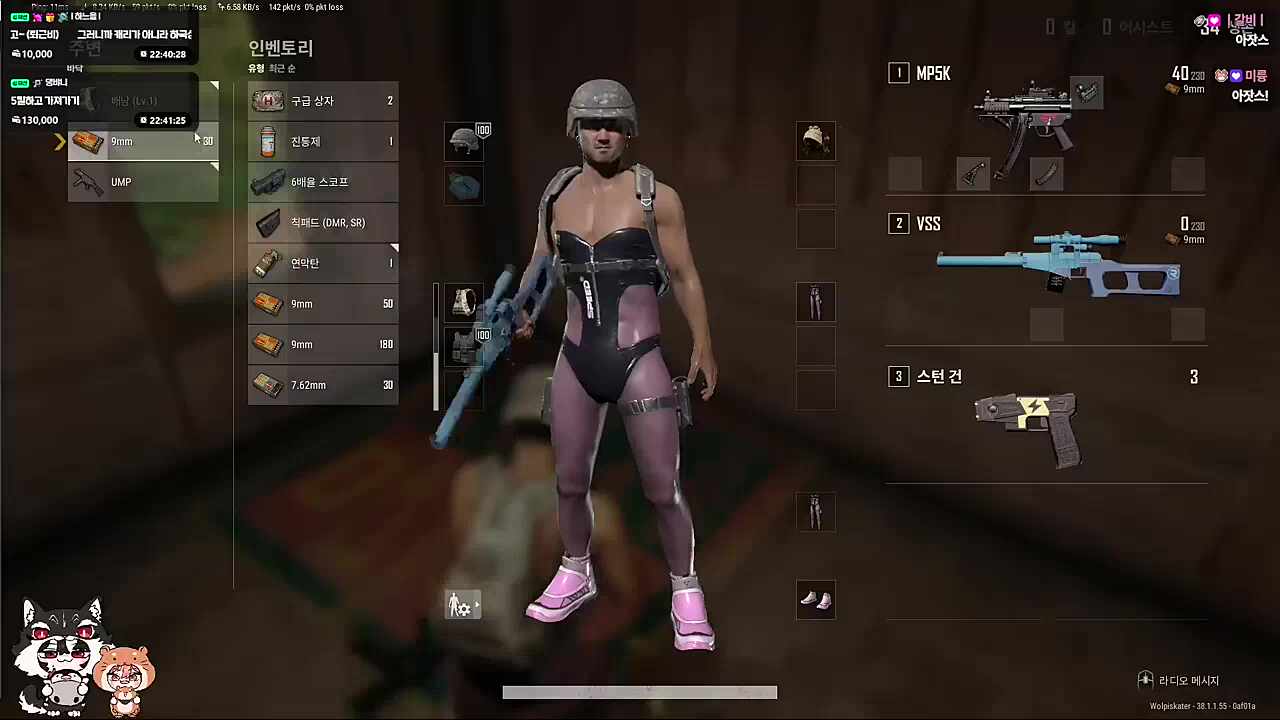This screenshot has height=720, width=1280.
Task: Select the equipped pink shoes icon
Action: [815, 599]
